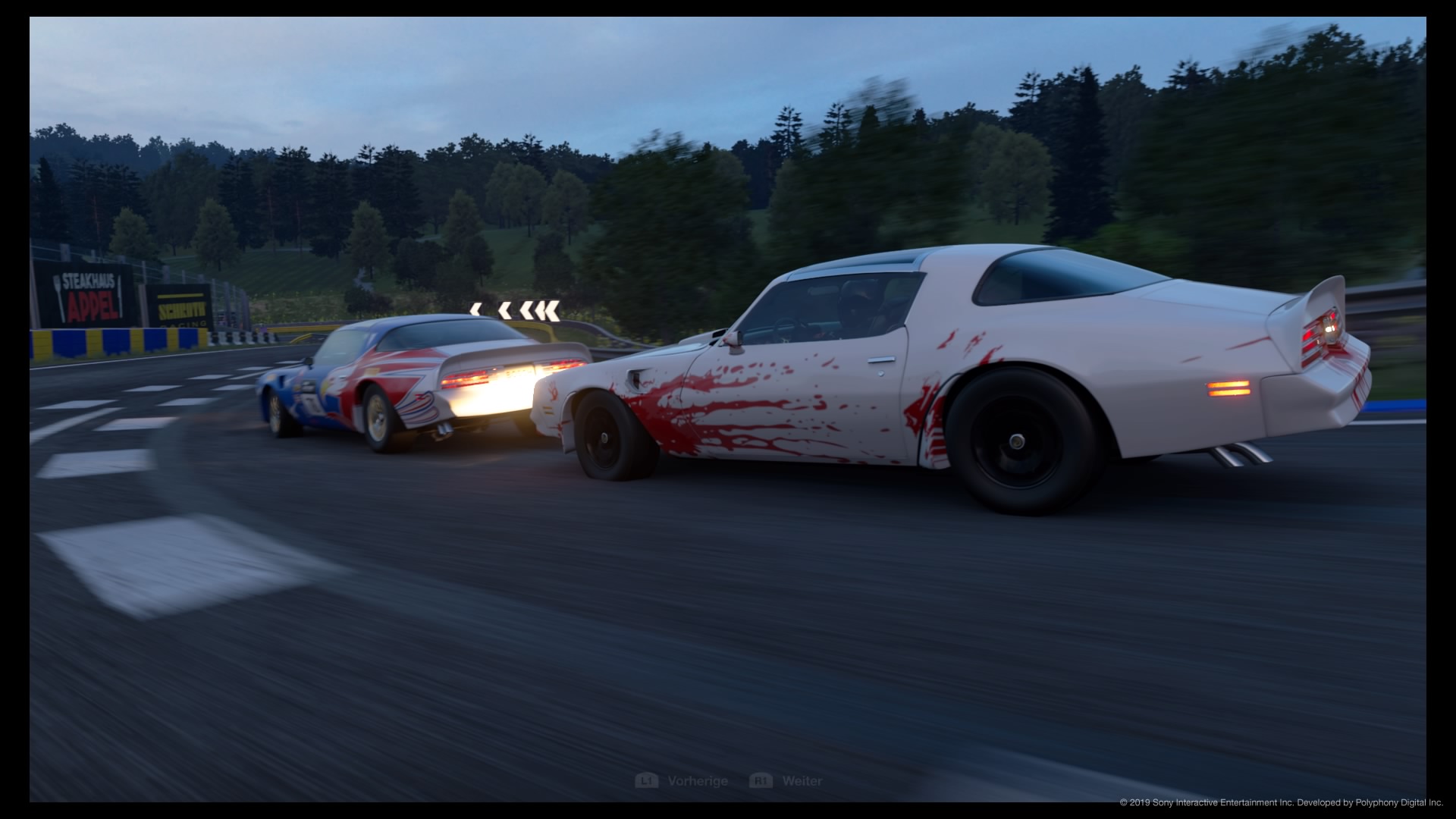Select the R1 controller icon
The image size is (1456, 819).
click(761, 780)
